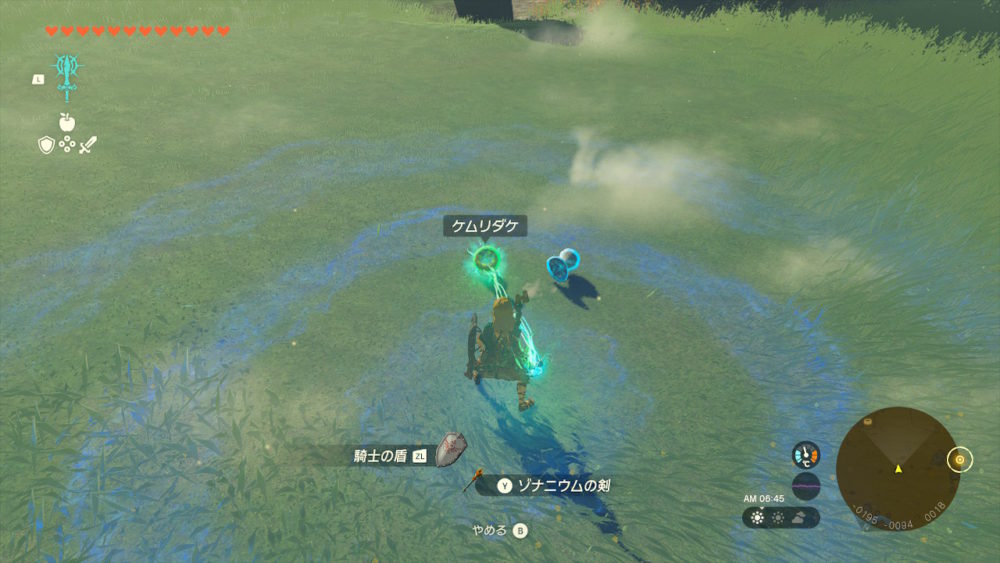Choose the sword icon on the quick menu
This screenshot has height=563, width=1000.
click(x=89, y=145)
